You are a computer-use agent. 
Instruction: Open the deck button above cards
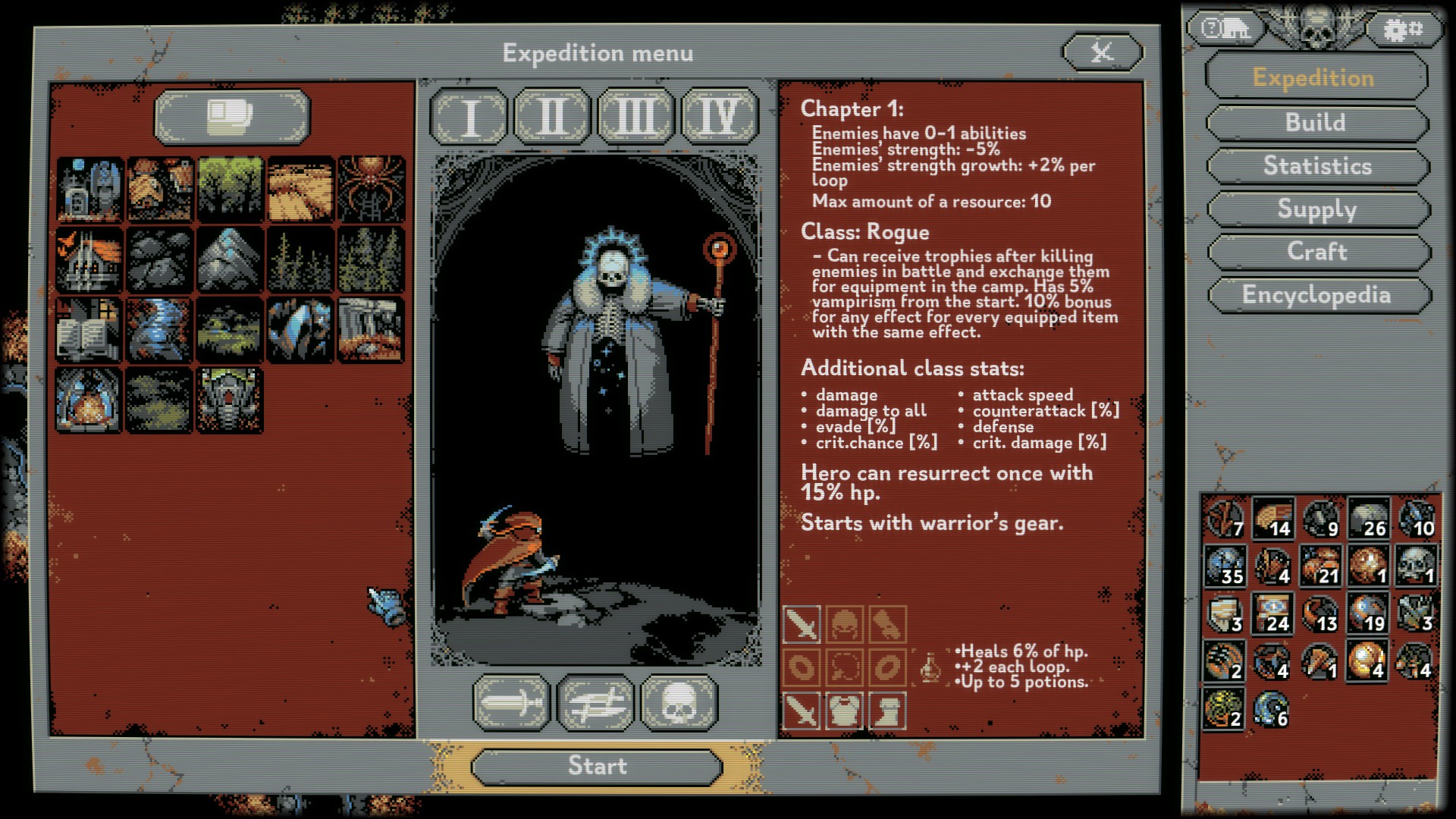click(x=232, y=117)
